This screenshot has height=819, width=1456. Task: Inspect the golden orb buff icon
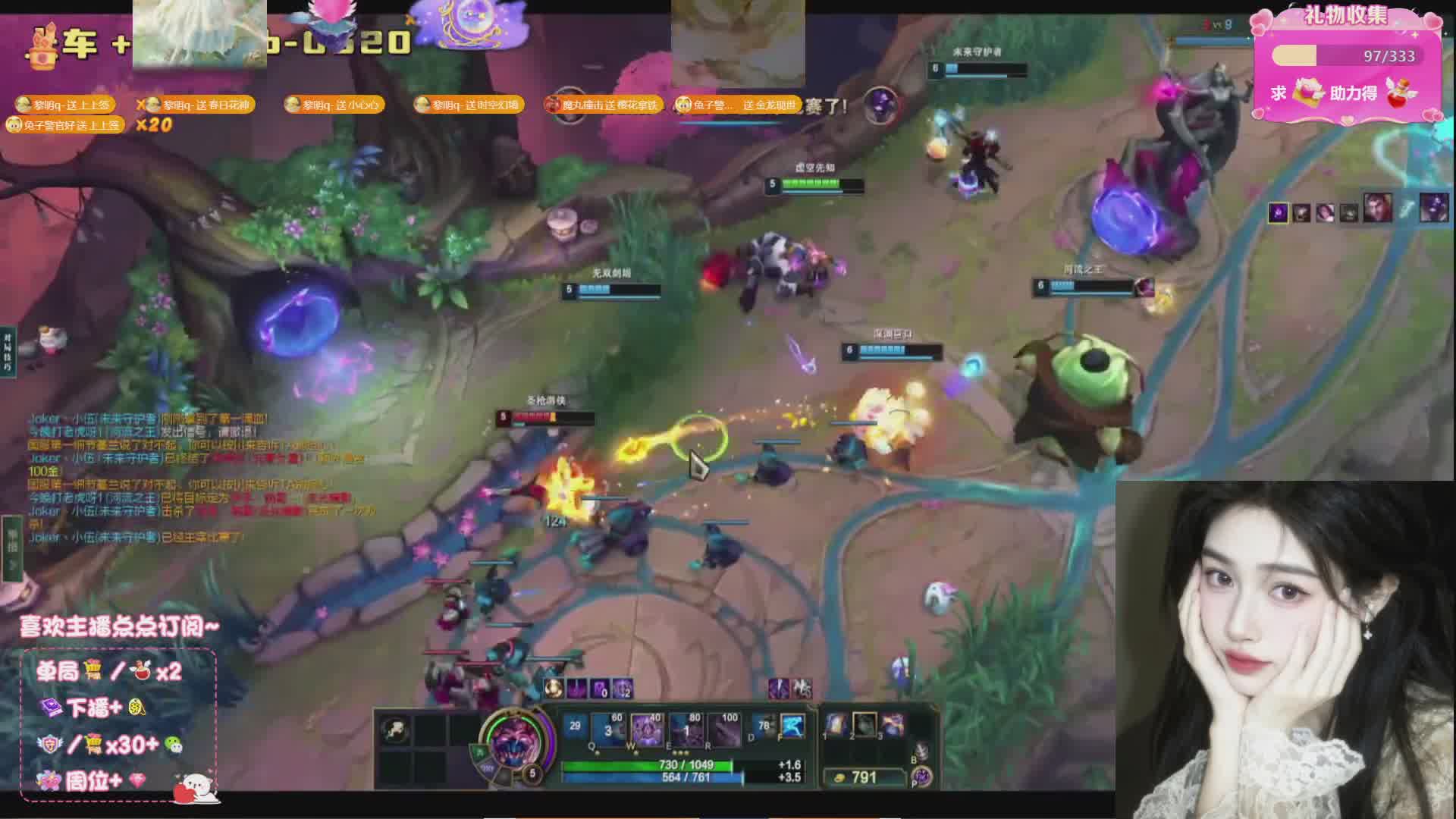coord(554,689)
